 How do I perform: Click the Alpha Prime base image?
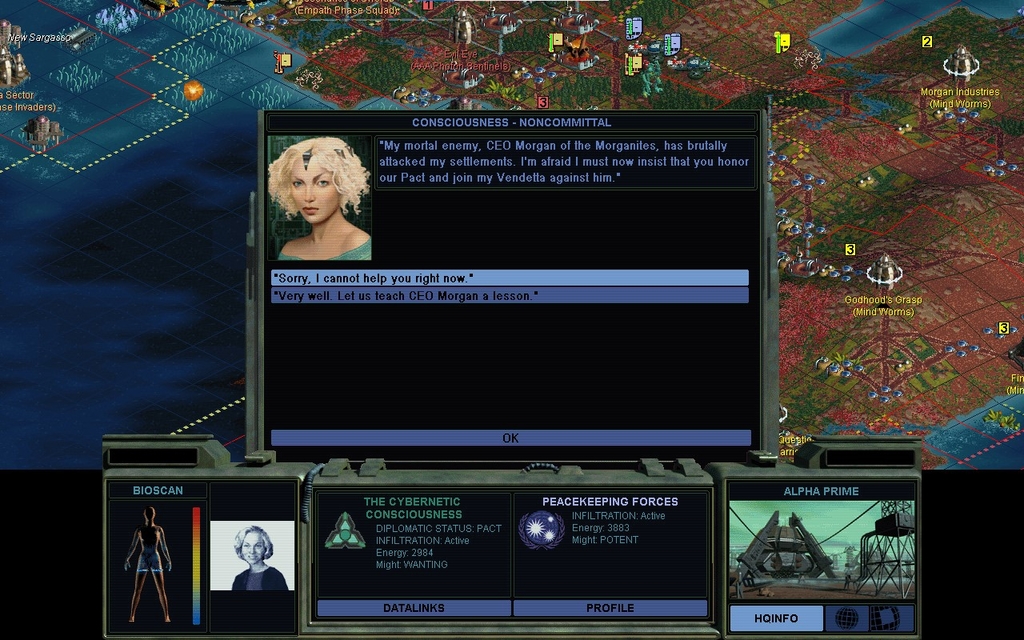pos(821,550)
